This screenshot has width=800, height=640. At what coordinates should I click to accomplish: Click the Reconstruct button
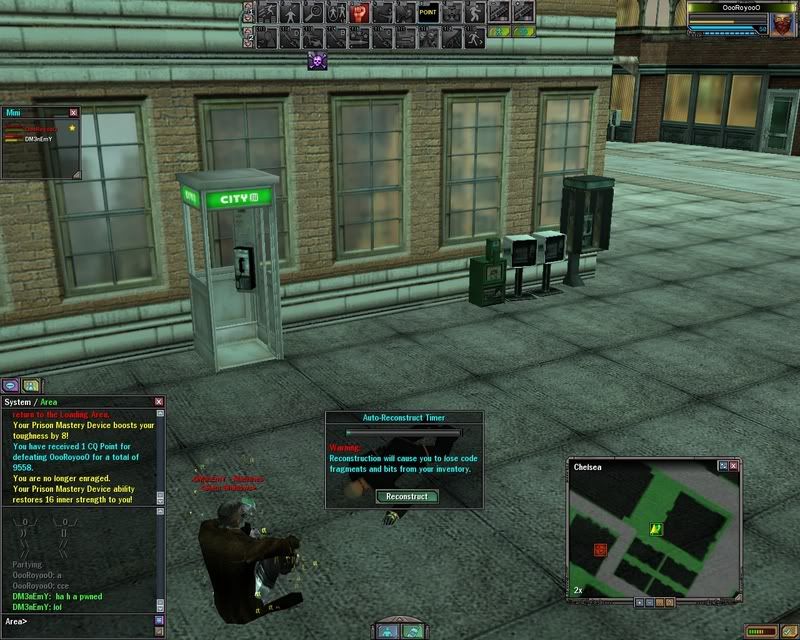(407, 496)
